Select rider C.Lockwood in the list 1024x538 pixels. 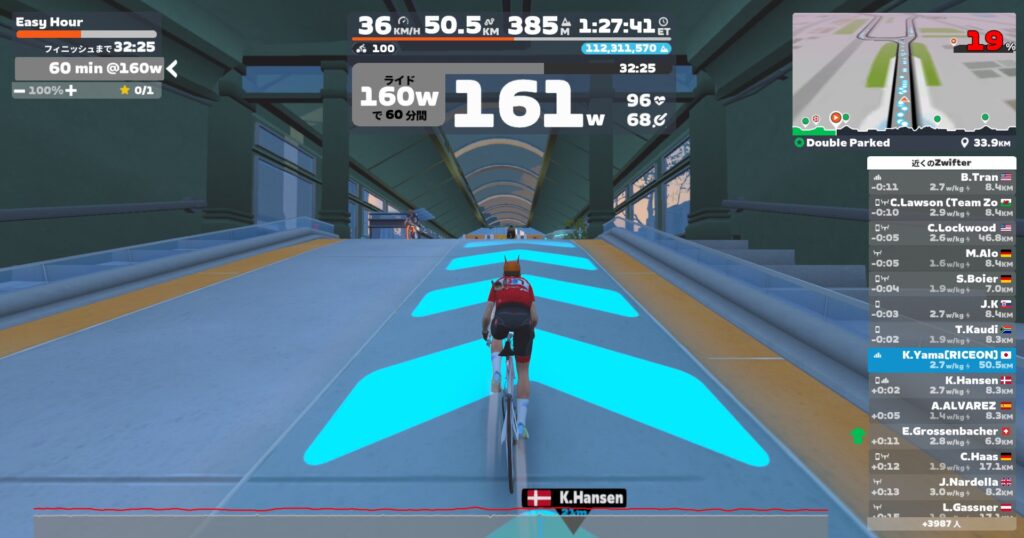pyautogui.click(x=941, y=232)
